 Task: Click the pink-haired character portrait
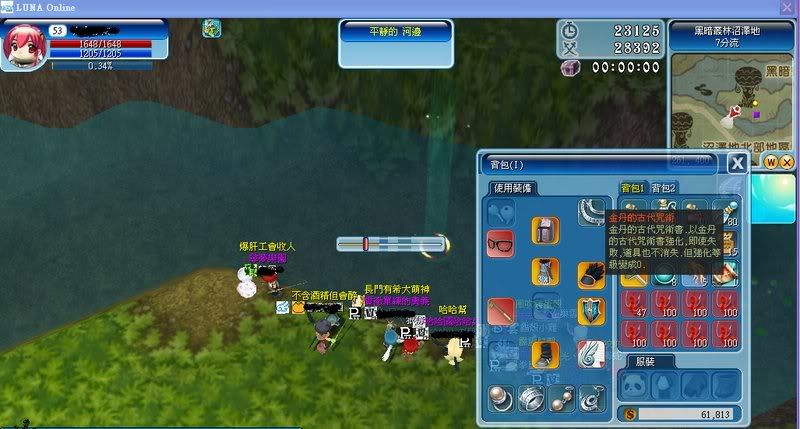(x=23, y=47)
